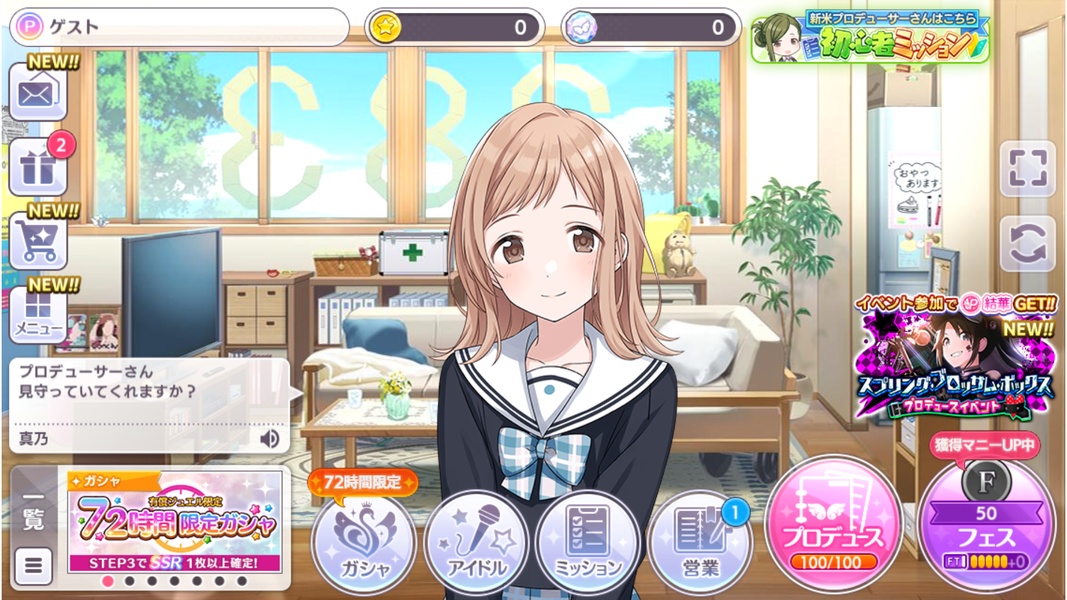Tap the ゲスト player name bar
This screenshot has width=1067, height=600.
pos(180,27)
